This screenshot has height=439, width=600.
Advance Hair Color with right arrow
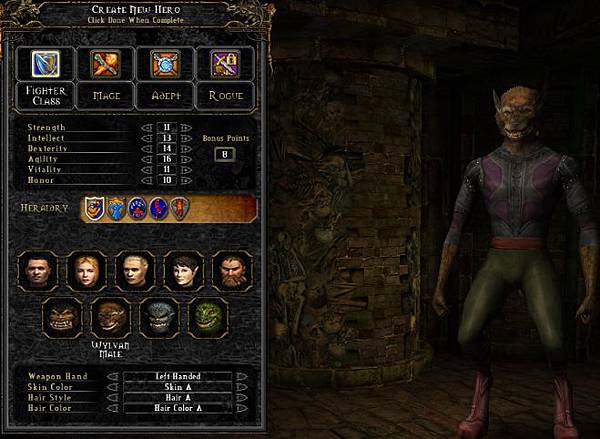(241, 408)
